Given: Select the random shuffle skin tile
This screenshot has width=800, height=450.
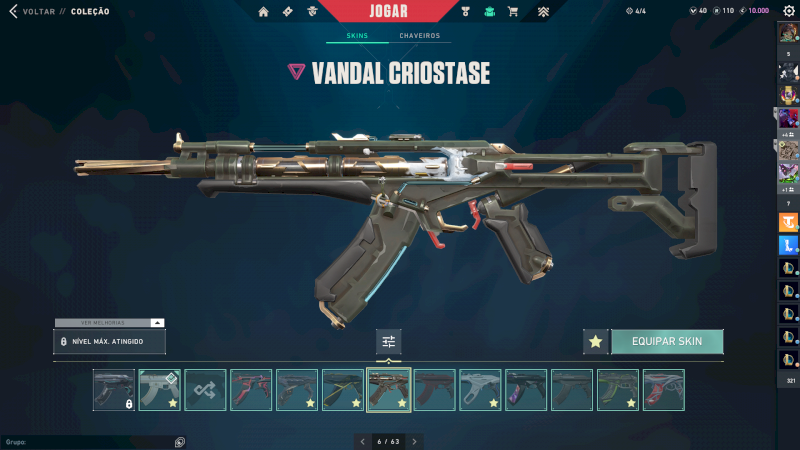Looking at the screenshot, I should click(x=205, y=390).
